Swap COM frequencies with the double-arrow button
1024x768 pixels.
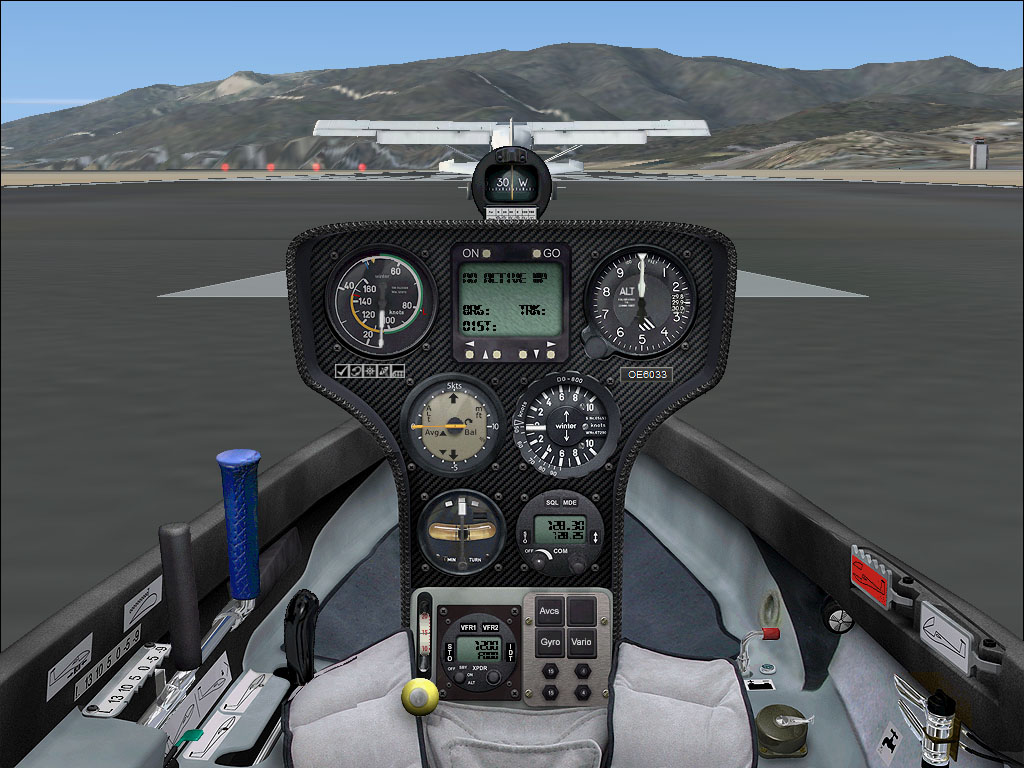(x=597, y=538)
